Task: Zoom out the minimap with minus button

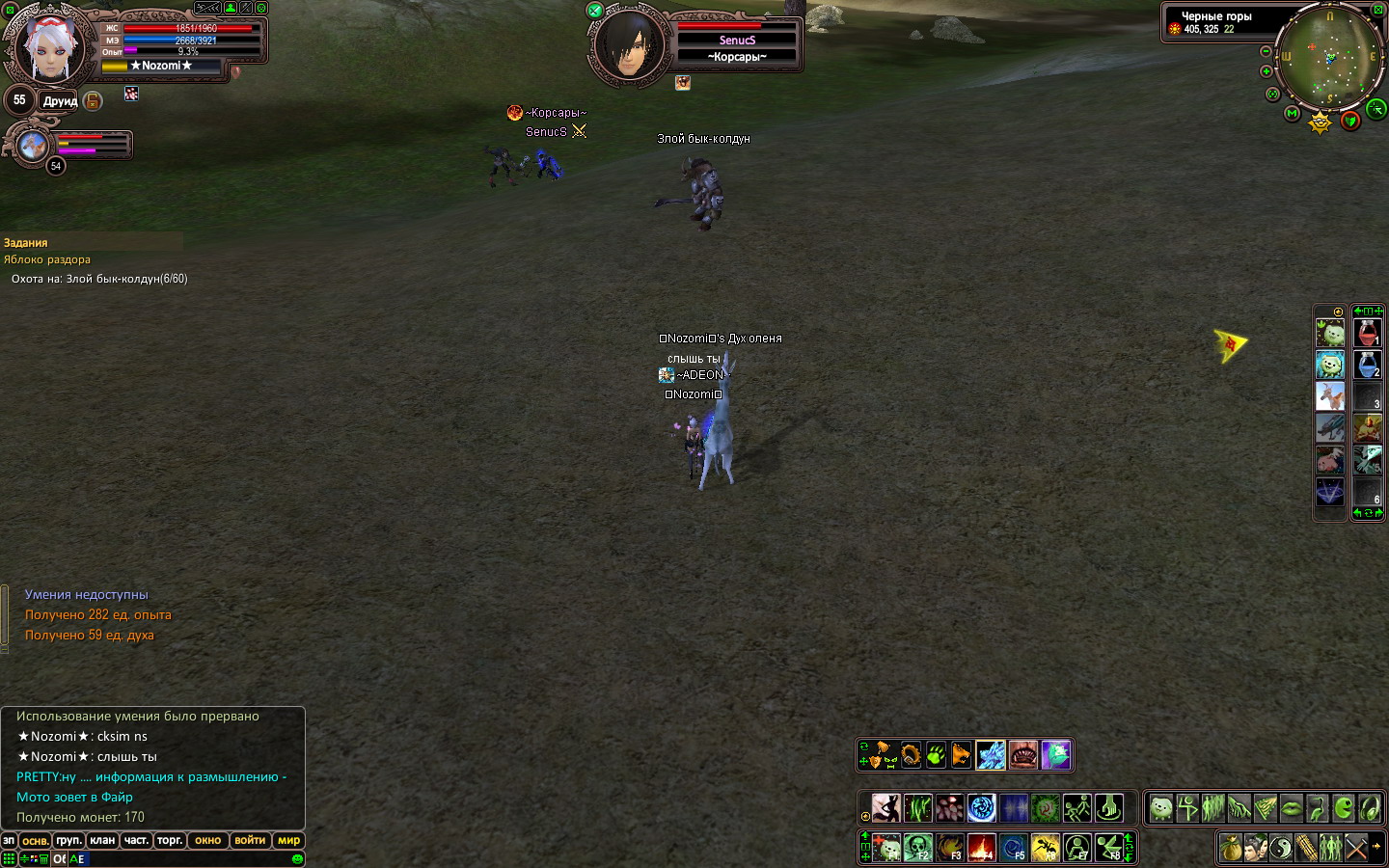Action: coord(1266,51)
